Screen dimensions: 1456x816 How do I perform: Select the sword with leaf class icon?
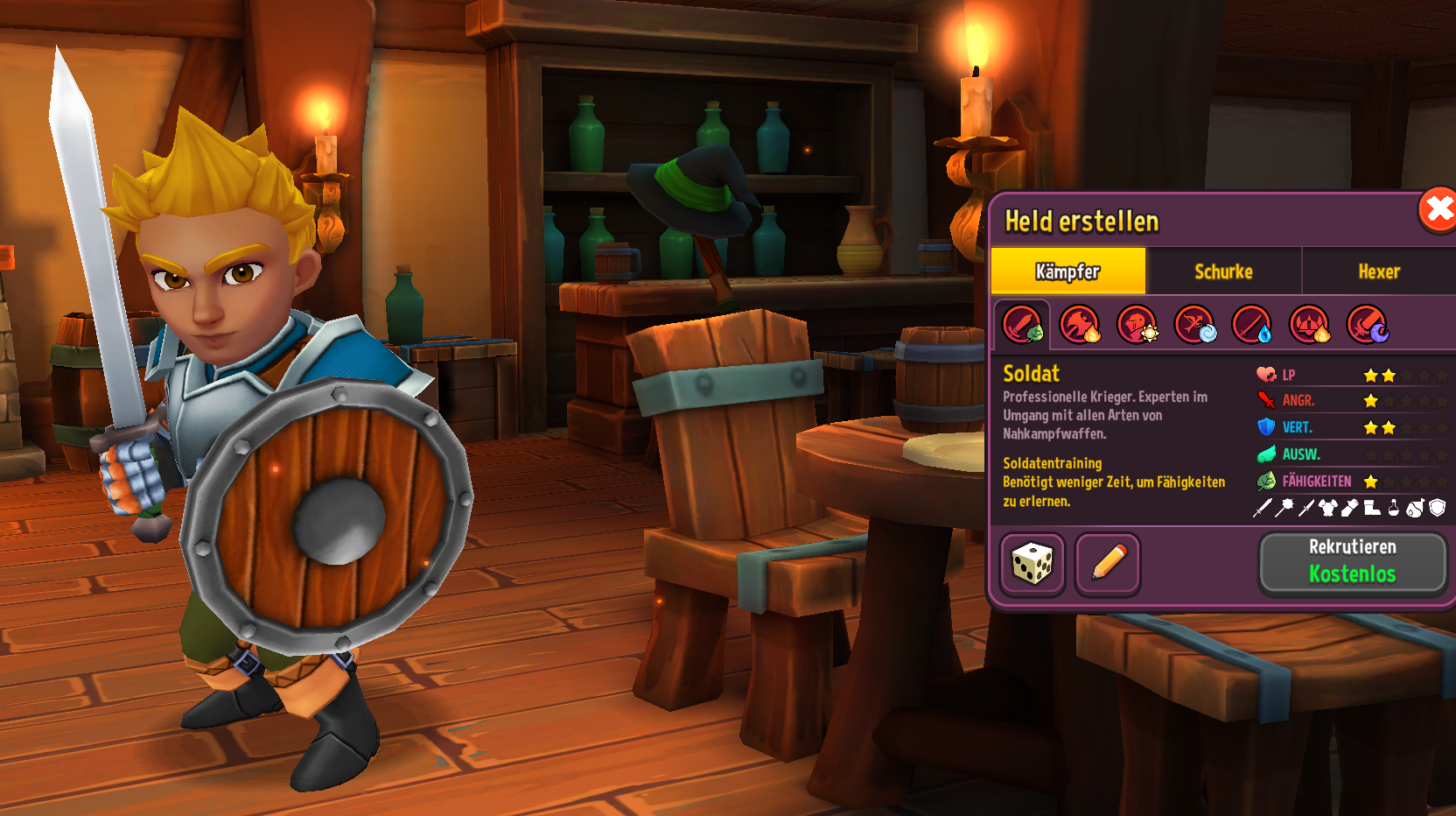(x=1022, y=325)
